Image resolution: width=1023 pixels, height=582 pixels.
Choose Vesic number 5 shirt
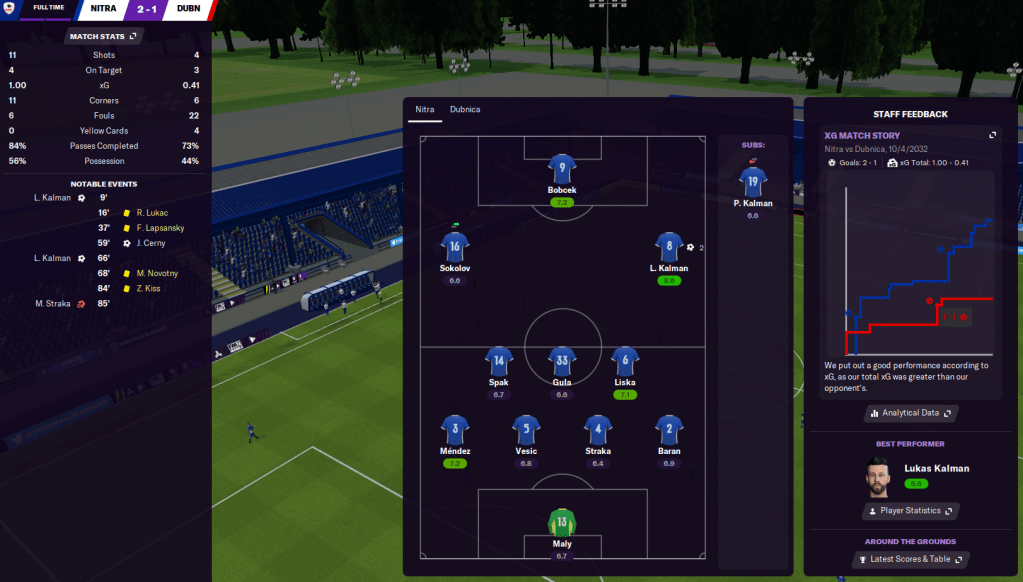[526, 430]
